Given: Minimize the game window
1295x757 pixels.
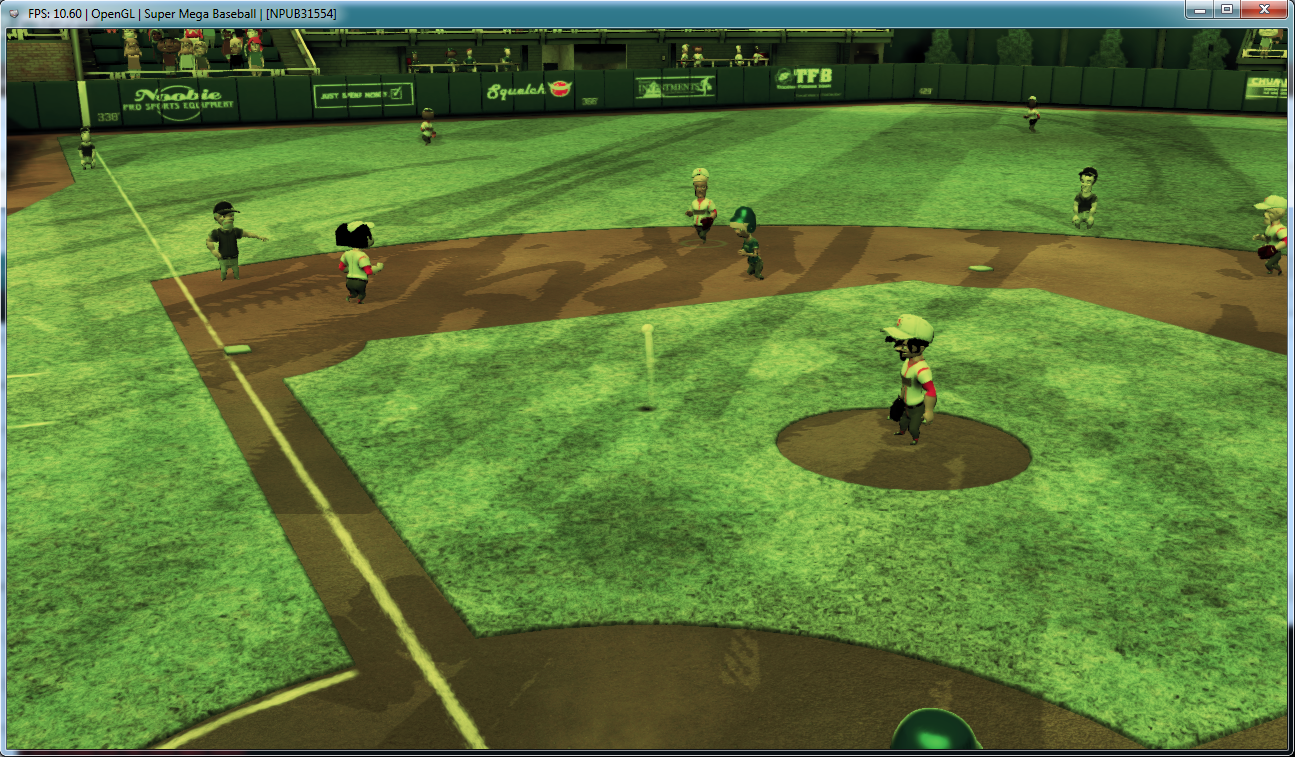Looking at the screenshot, I should [x=1199, y=9].
